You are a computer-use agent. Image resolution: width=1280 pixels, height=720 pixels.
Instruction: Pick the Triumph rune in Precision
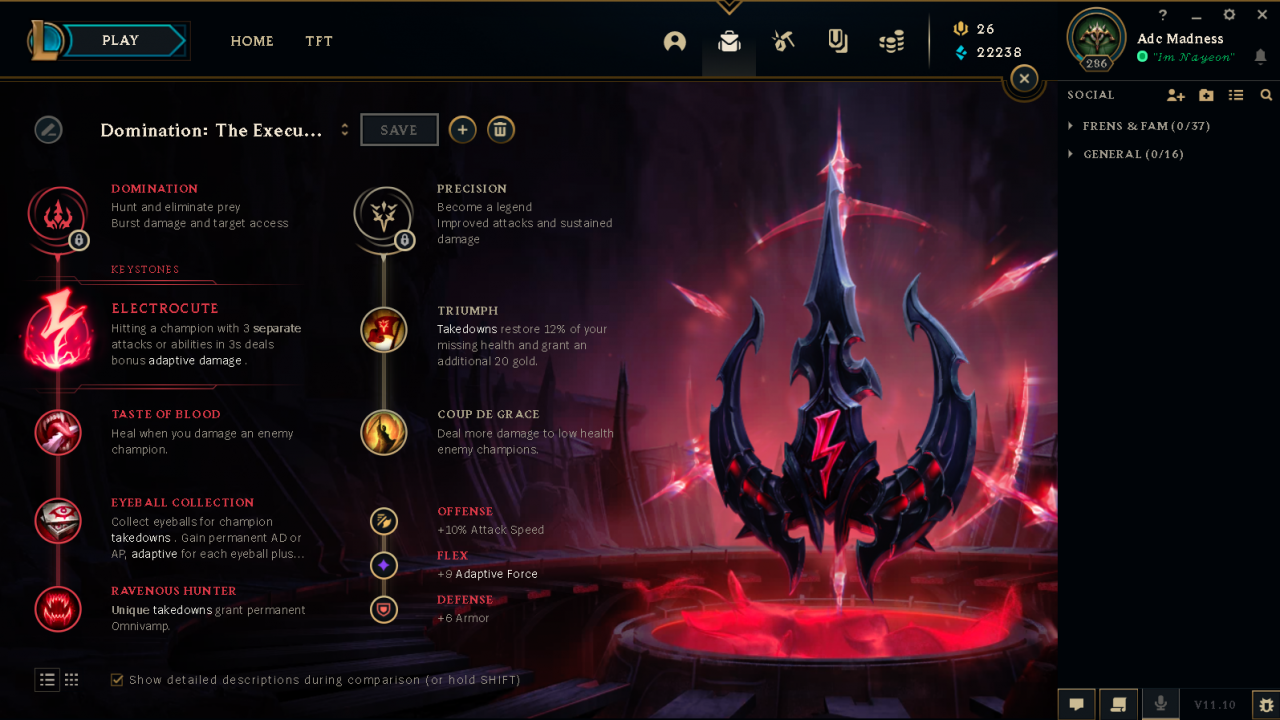pyautogui.click(x=384, y=330)
